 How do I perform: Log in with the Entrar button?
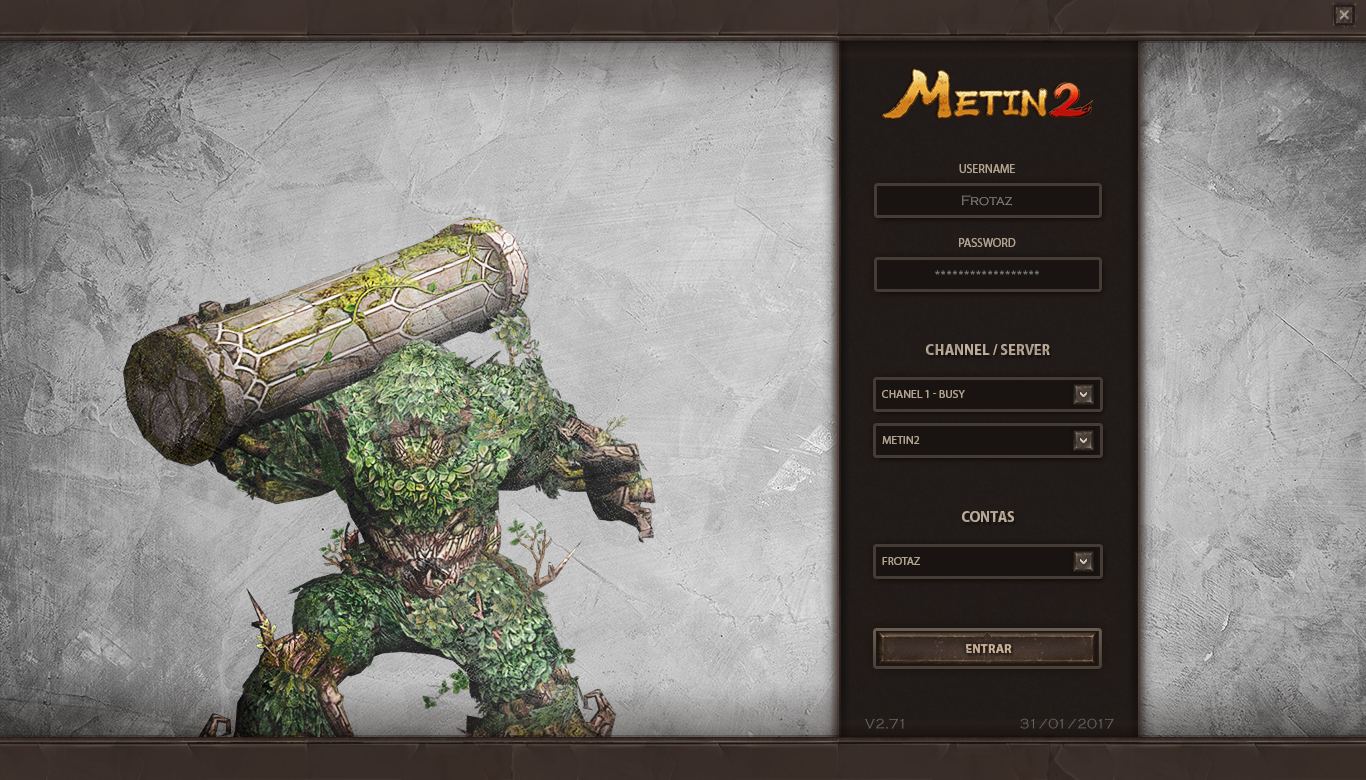(x=987, y=648)
